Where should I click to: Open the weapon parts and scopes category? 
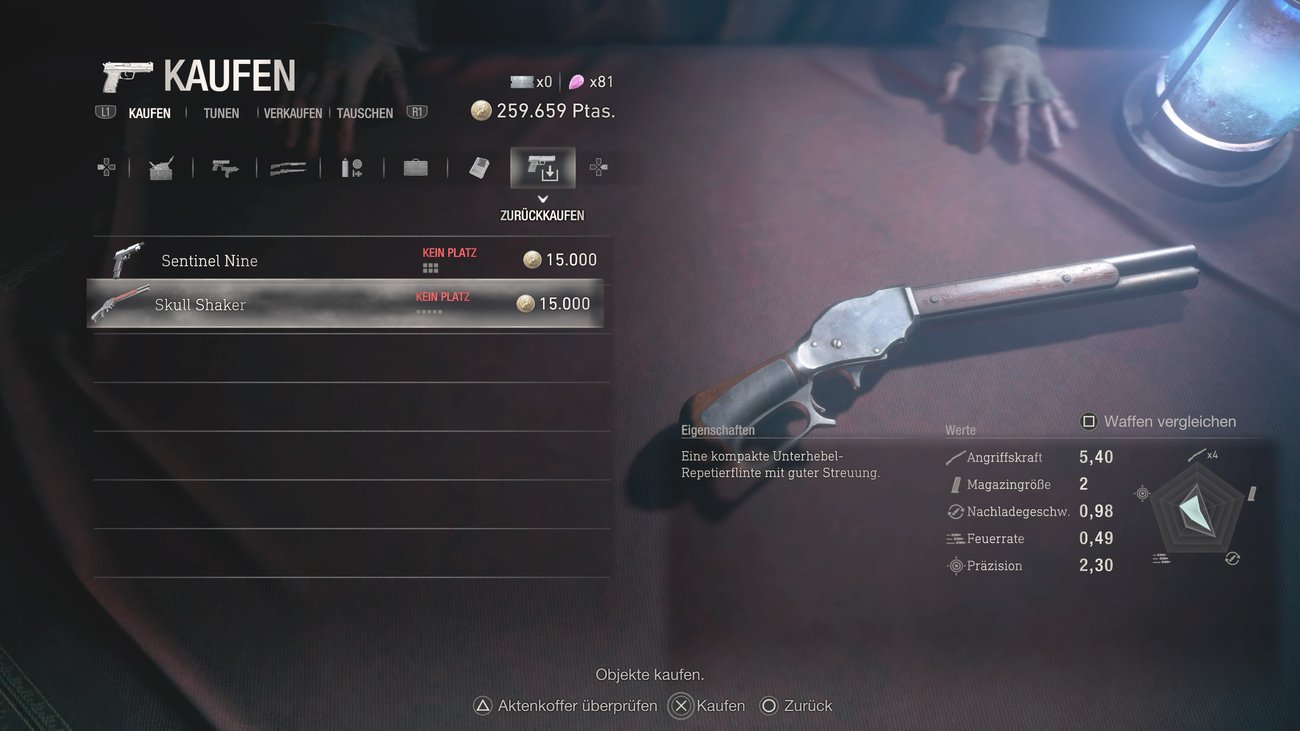(352, 168)
